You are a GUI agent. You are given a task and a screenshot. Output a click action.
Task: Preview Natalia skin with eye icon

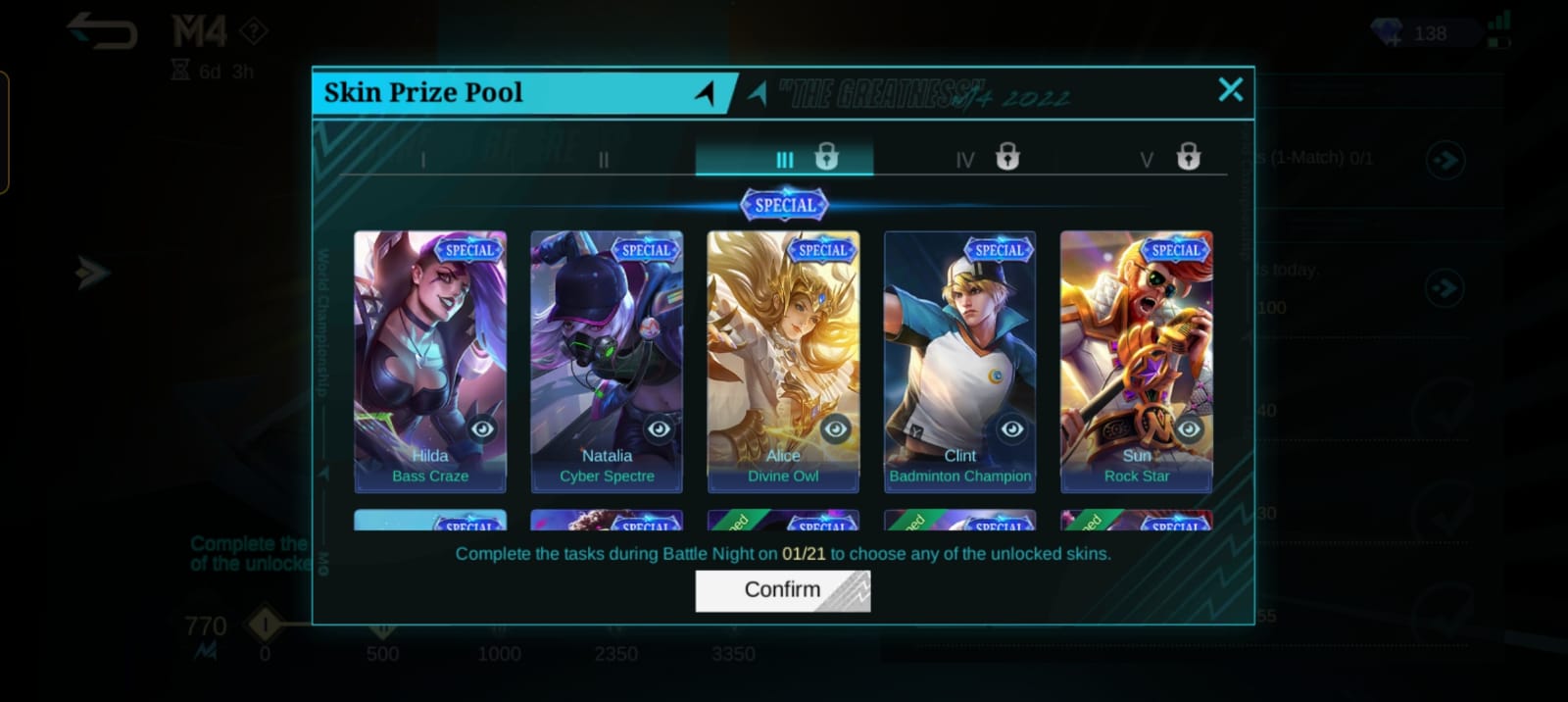(659, 428)
